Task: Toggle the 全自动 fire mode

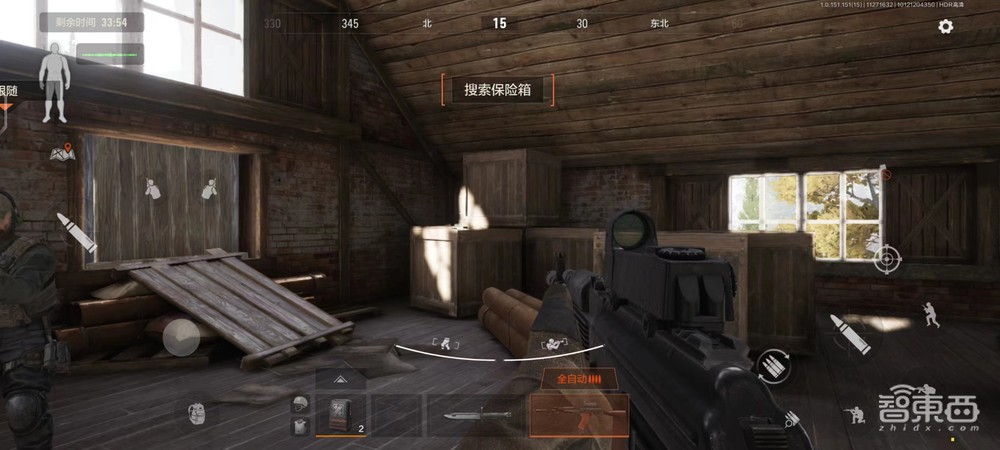Action: pyautogui.click(x=579, y=380)
